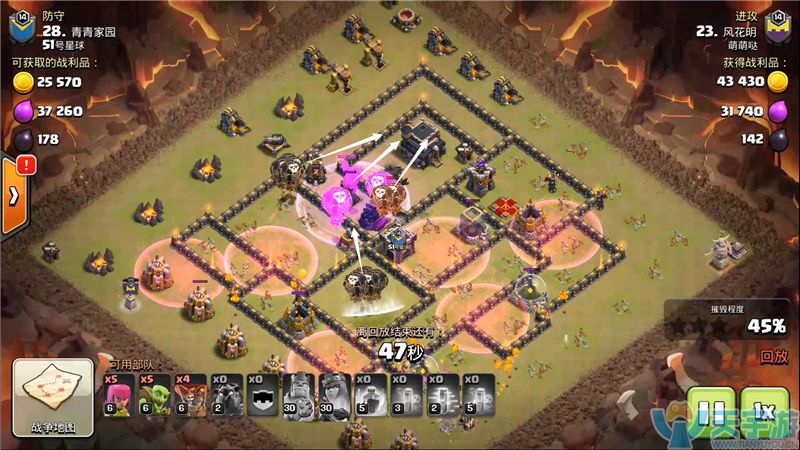Pause the replay

tap(711, 410)
